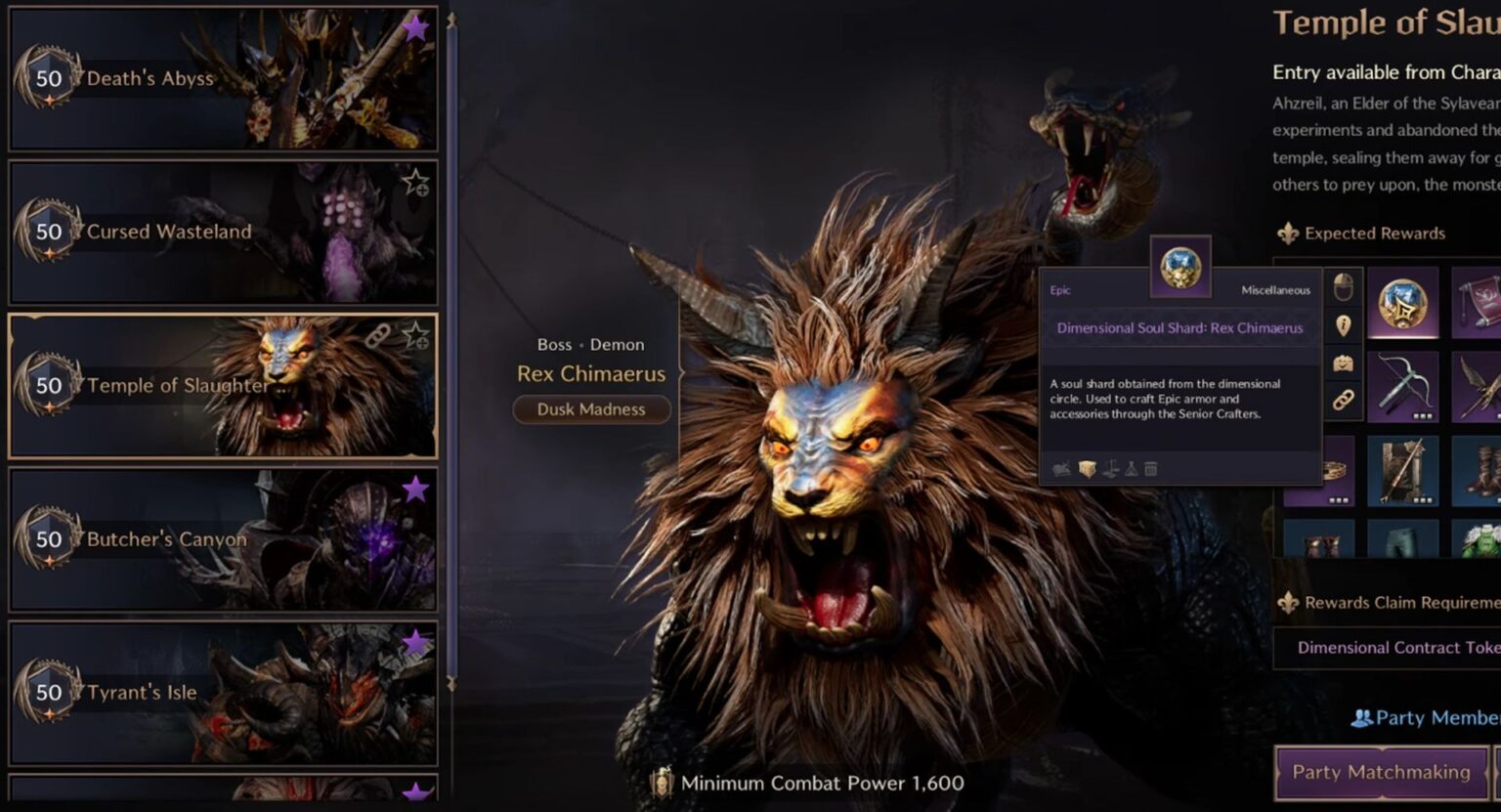Unfavorite Tyrant's Isle using its star

415,642
